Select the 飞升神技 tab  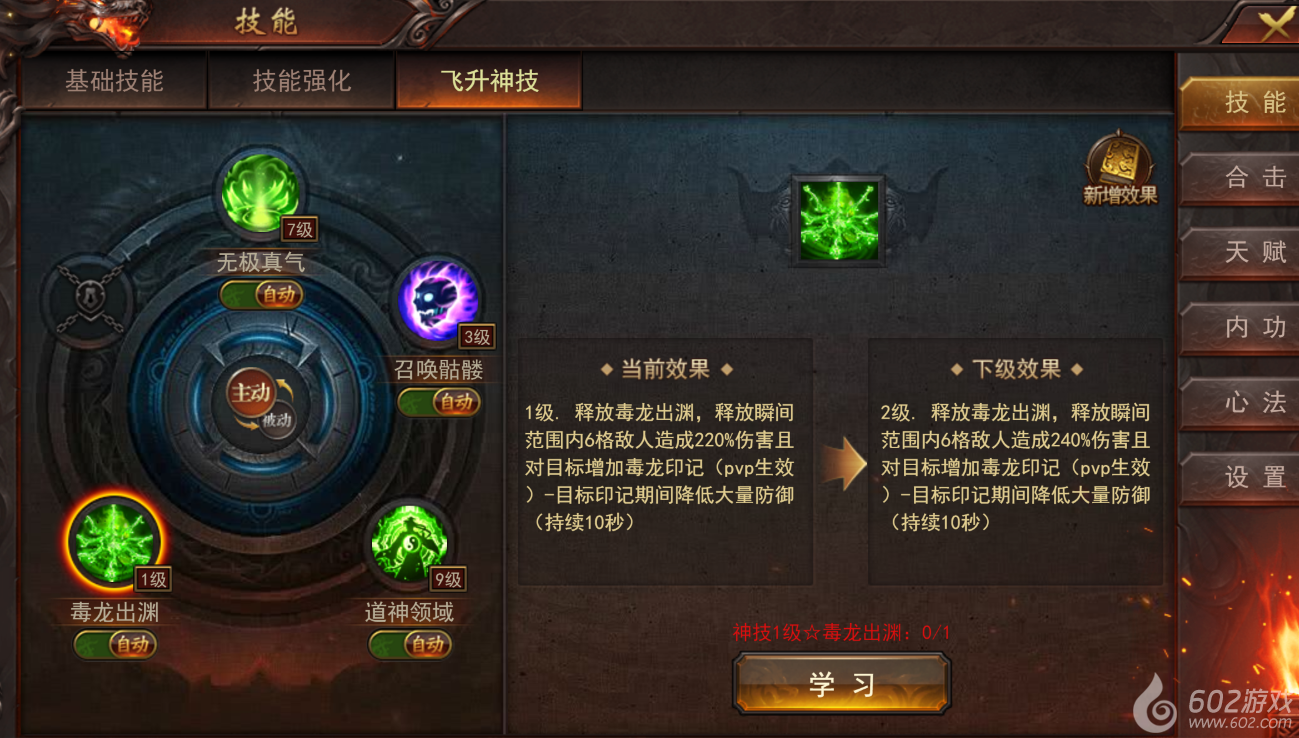point(489,81)
